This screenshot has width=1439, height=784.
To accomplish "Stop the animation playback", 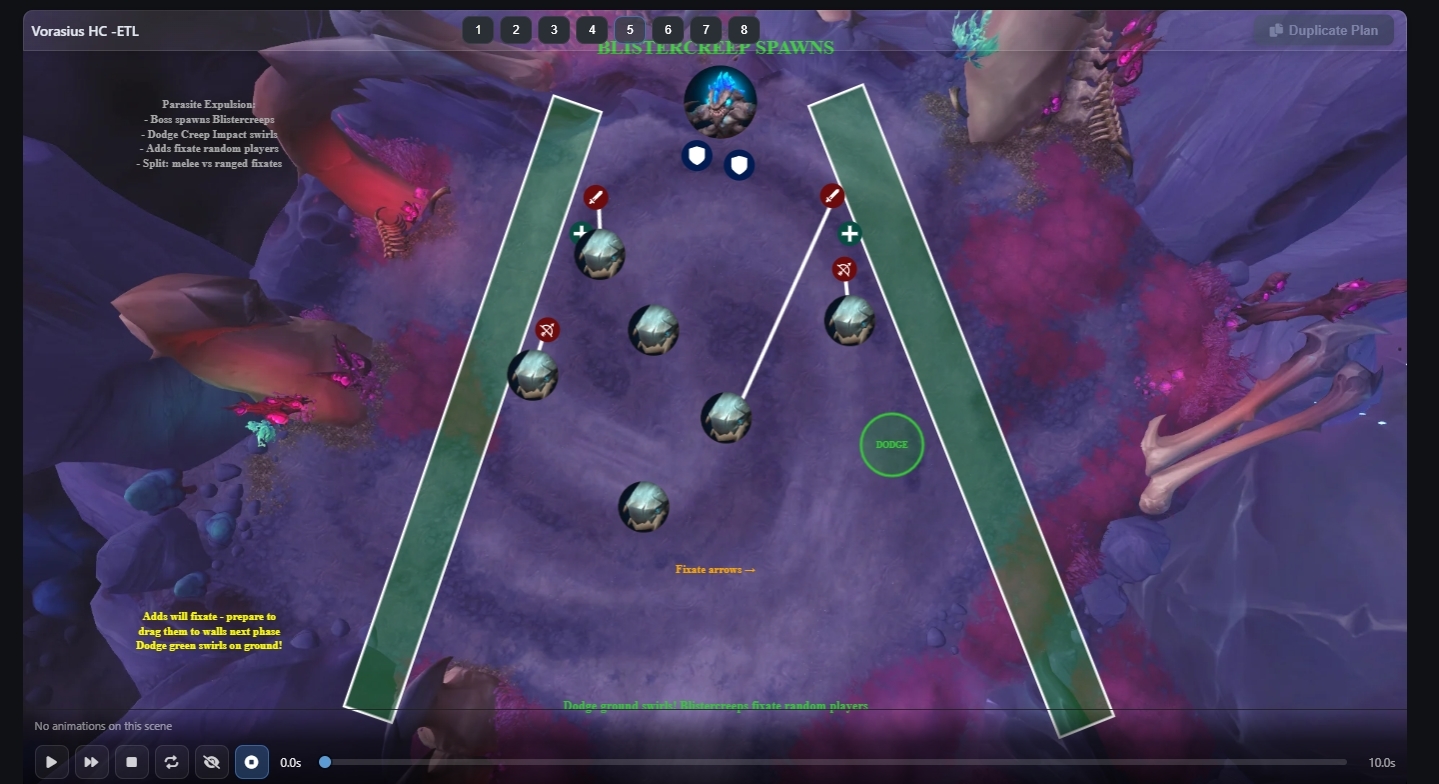I will (131, 762).
